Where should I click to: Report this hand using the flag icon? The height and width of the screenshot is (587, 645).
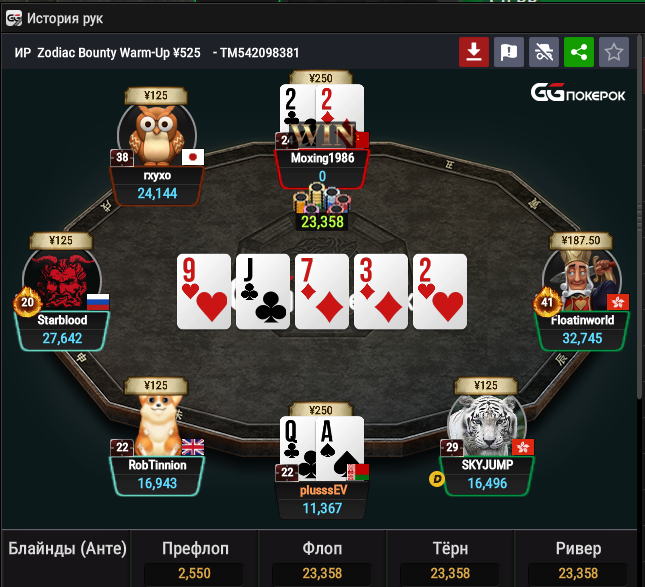[x=509, y=52]
